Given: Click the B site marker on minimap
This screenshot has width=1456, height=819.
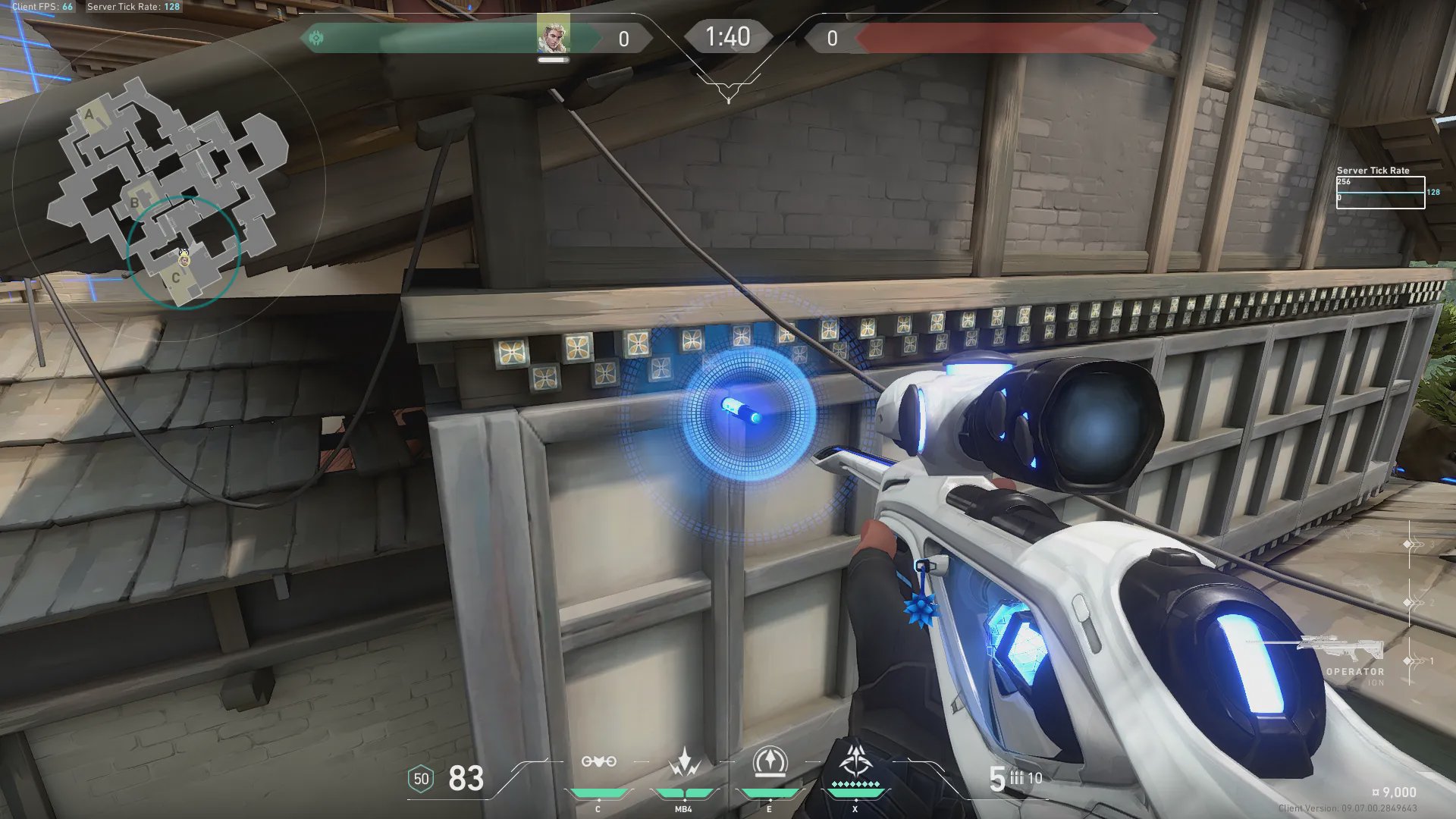Looking at the screenshot, I should point(135,202).
